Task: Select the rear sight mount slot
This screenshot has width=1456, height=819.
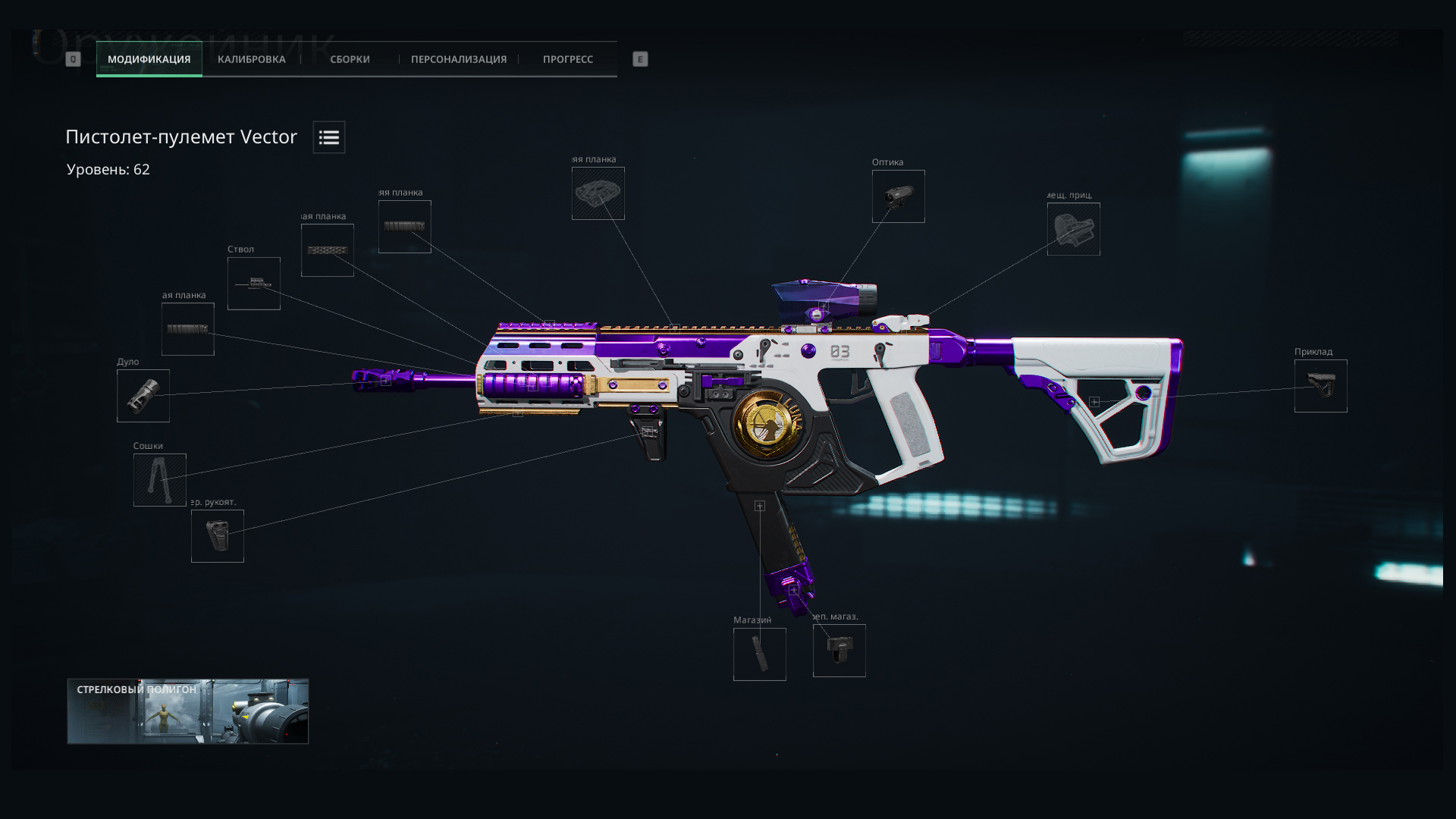Action: 1073,229
